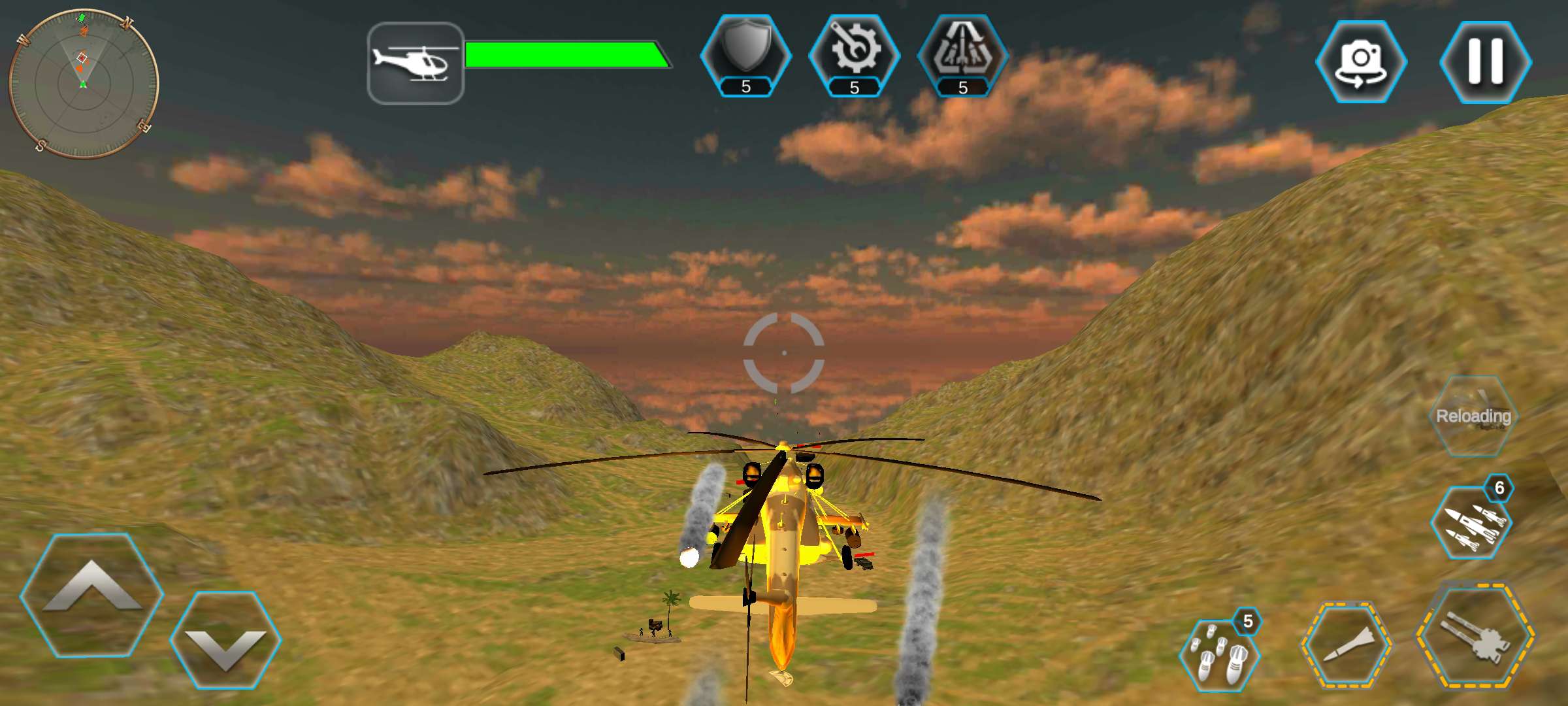Switch the camera view

point(1361,61)
